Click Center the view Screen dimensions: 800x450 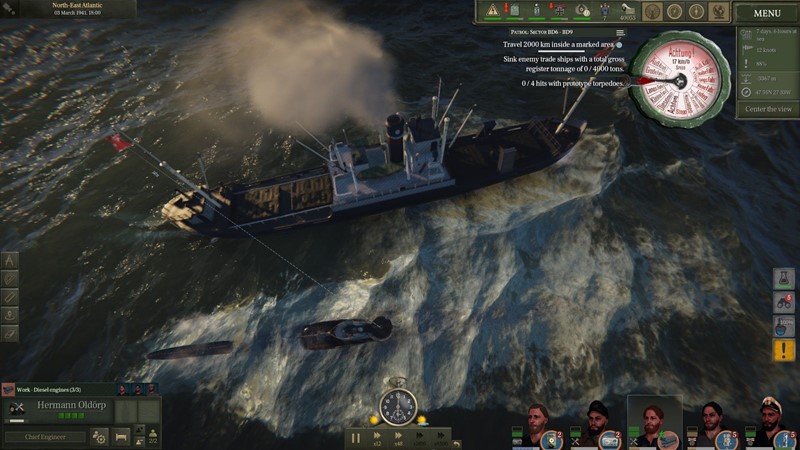click(768, 108)
